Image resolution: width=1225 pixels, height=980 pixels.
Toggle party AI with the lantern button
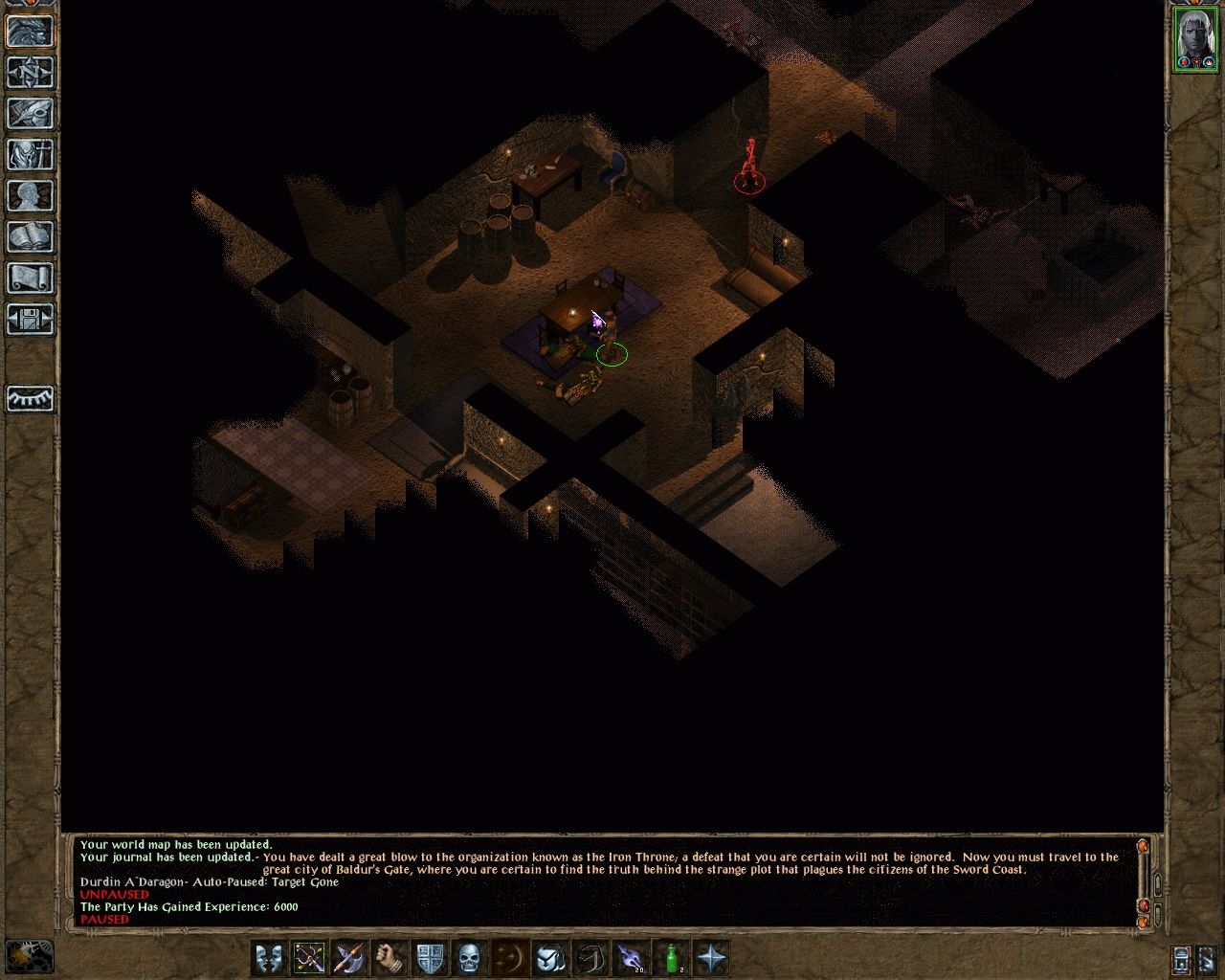1181,958
